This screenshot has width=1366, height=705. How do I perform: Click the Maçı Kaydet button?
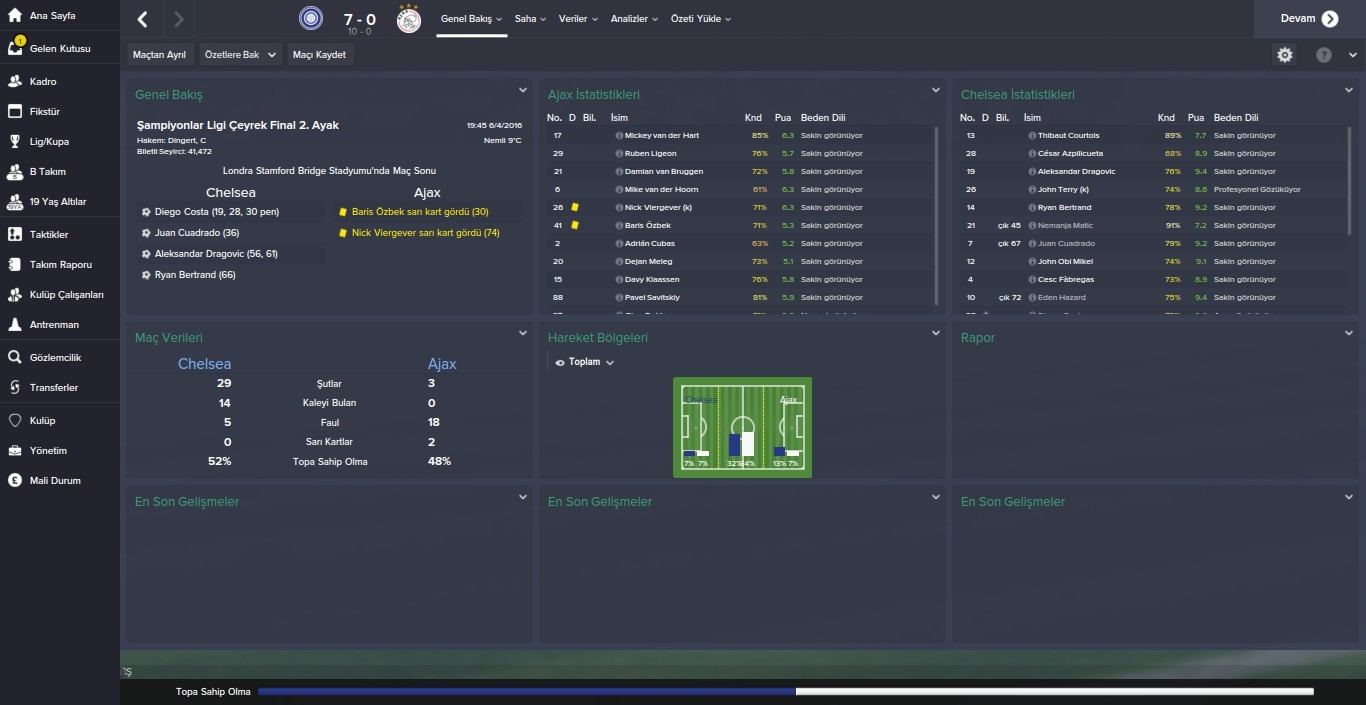click(x=319, y=55)
